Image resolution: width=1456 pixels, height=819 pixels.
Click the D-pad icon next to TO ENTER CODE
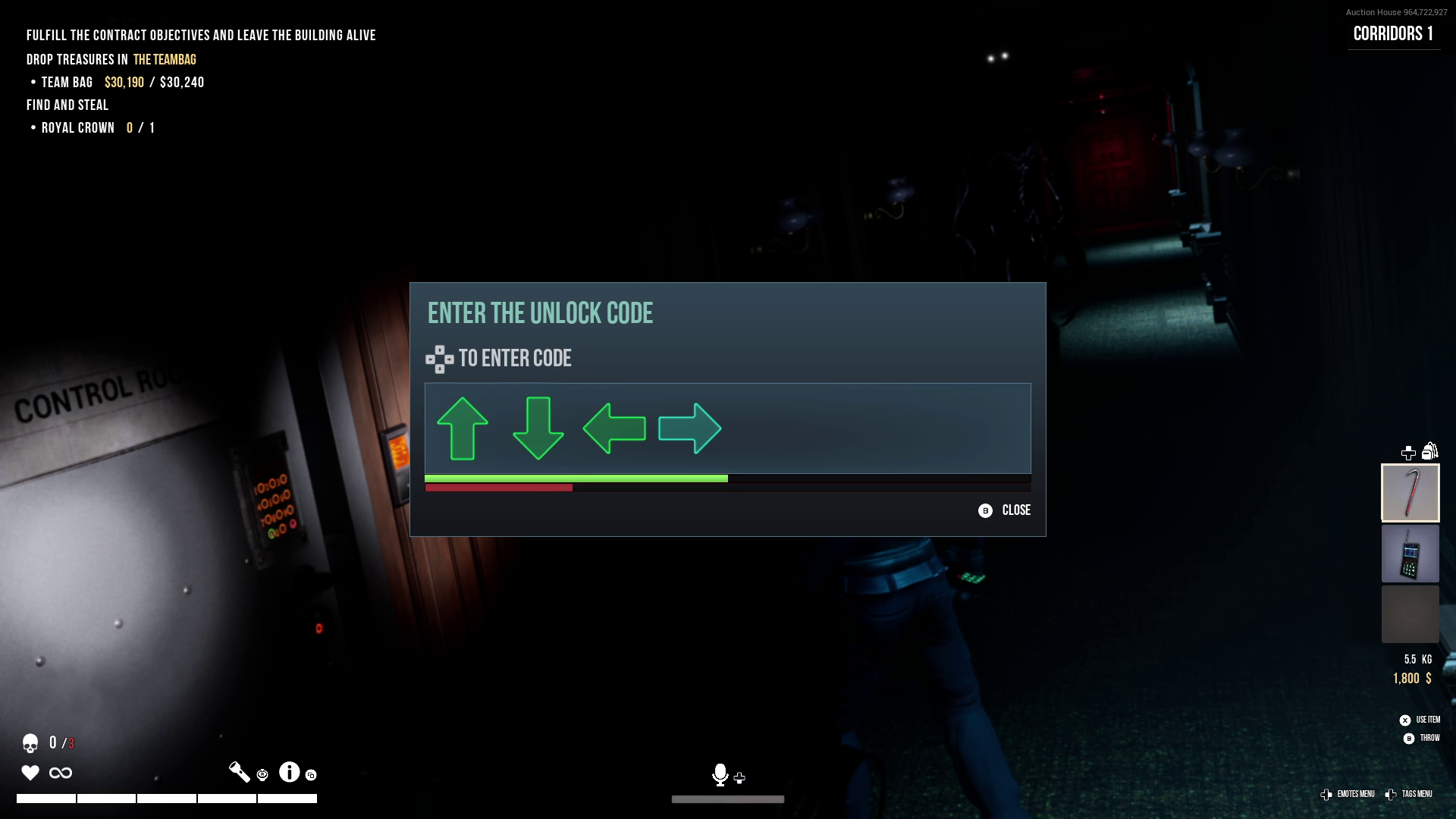pos(438,359)
